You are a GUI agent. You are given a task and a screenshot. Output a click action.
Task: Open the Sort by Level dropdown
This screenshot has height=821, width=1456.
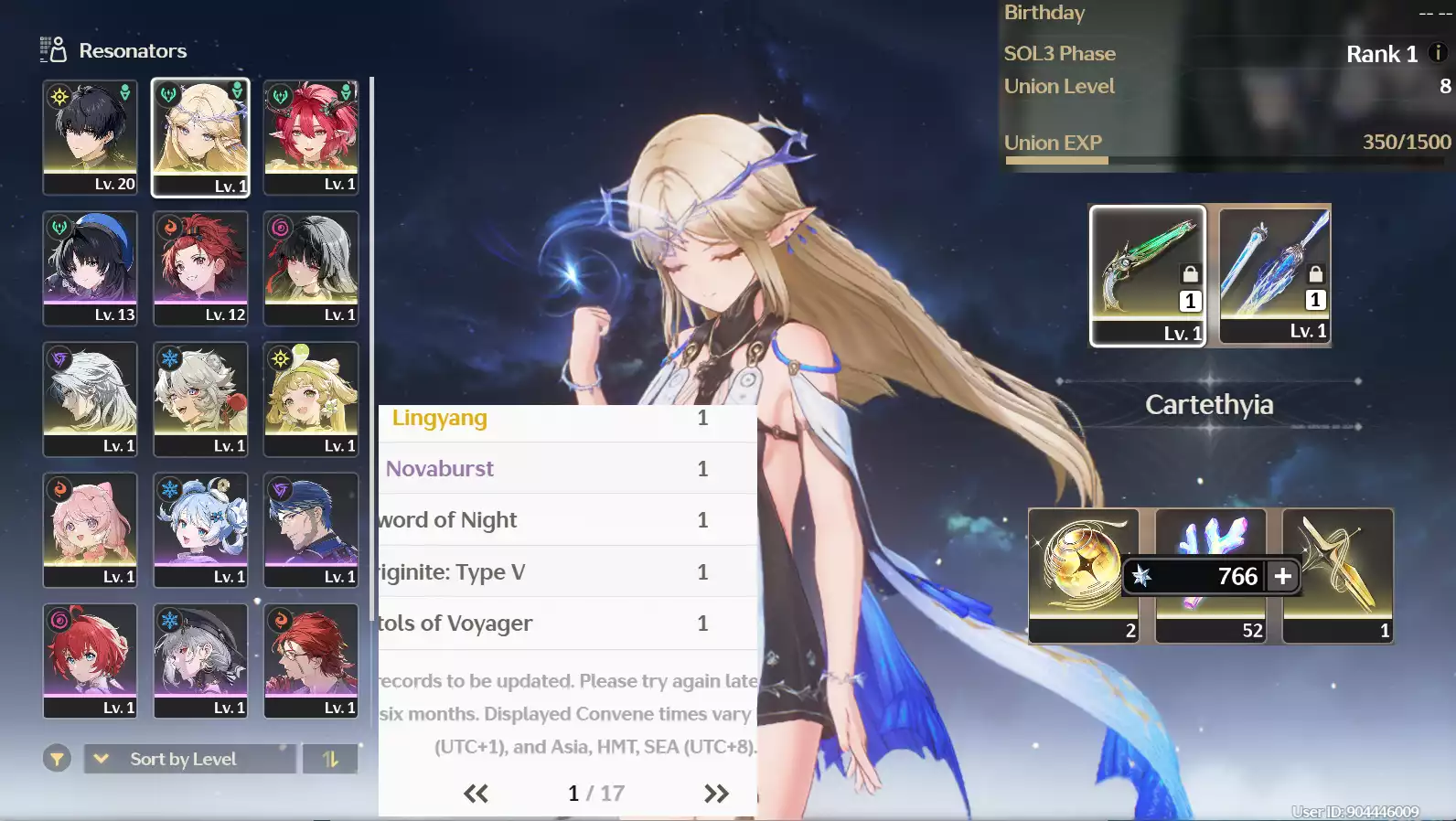point(189,759)
